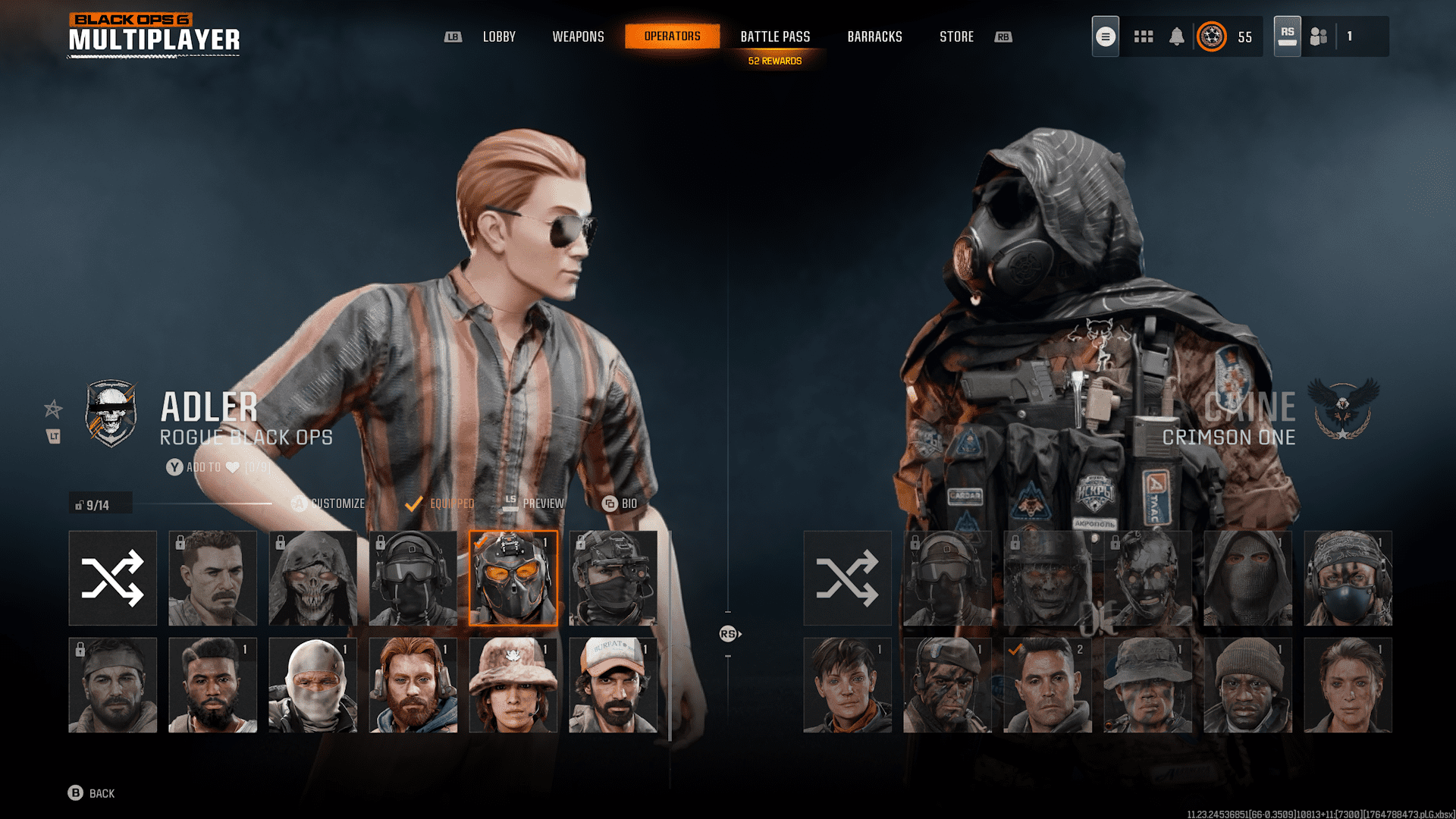Click the friends/social icon showing 1

pos(1317,36)
